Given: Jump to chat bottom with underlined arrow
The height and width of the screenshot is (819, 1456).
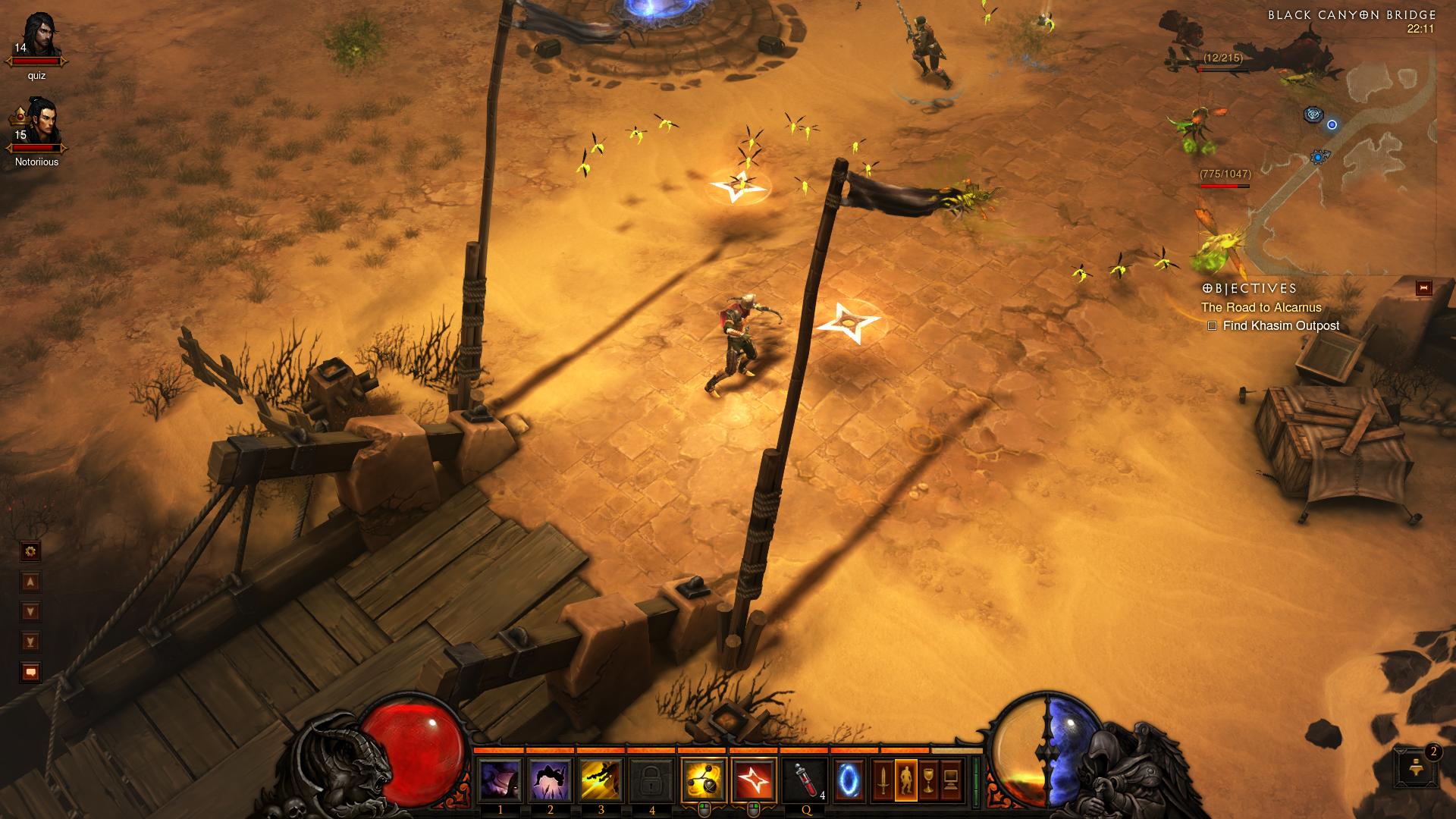Looking at the screenshot, I should click(31, 642).
